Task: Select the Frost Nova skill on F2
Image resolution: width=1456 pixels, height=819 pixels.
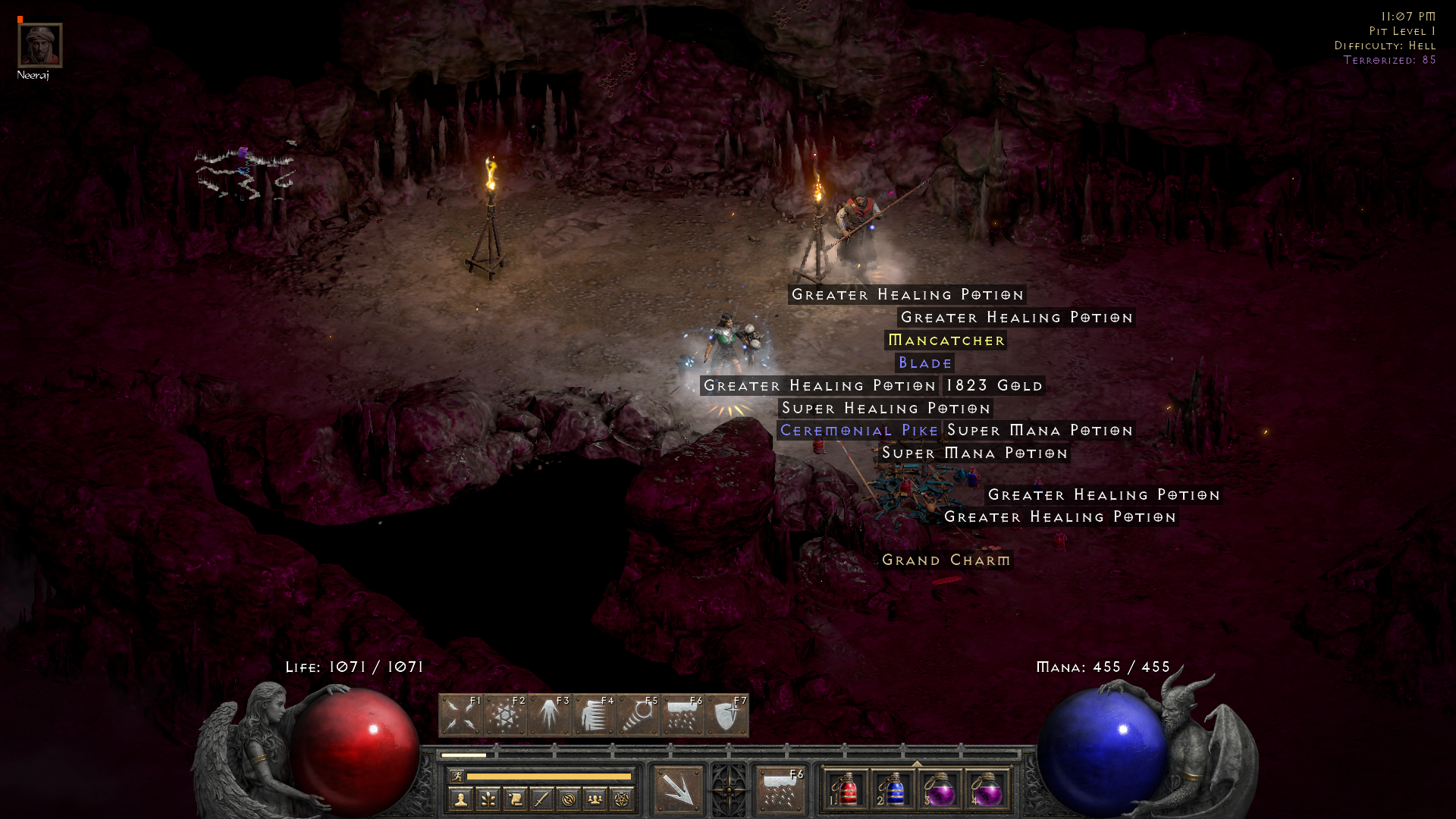Action: (x=505, y=714)
